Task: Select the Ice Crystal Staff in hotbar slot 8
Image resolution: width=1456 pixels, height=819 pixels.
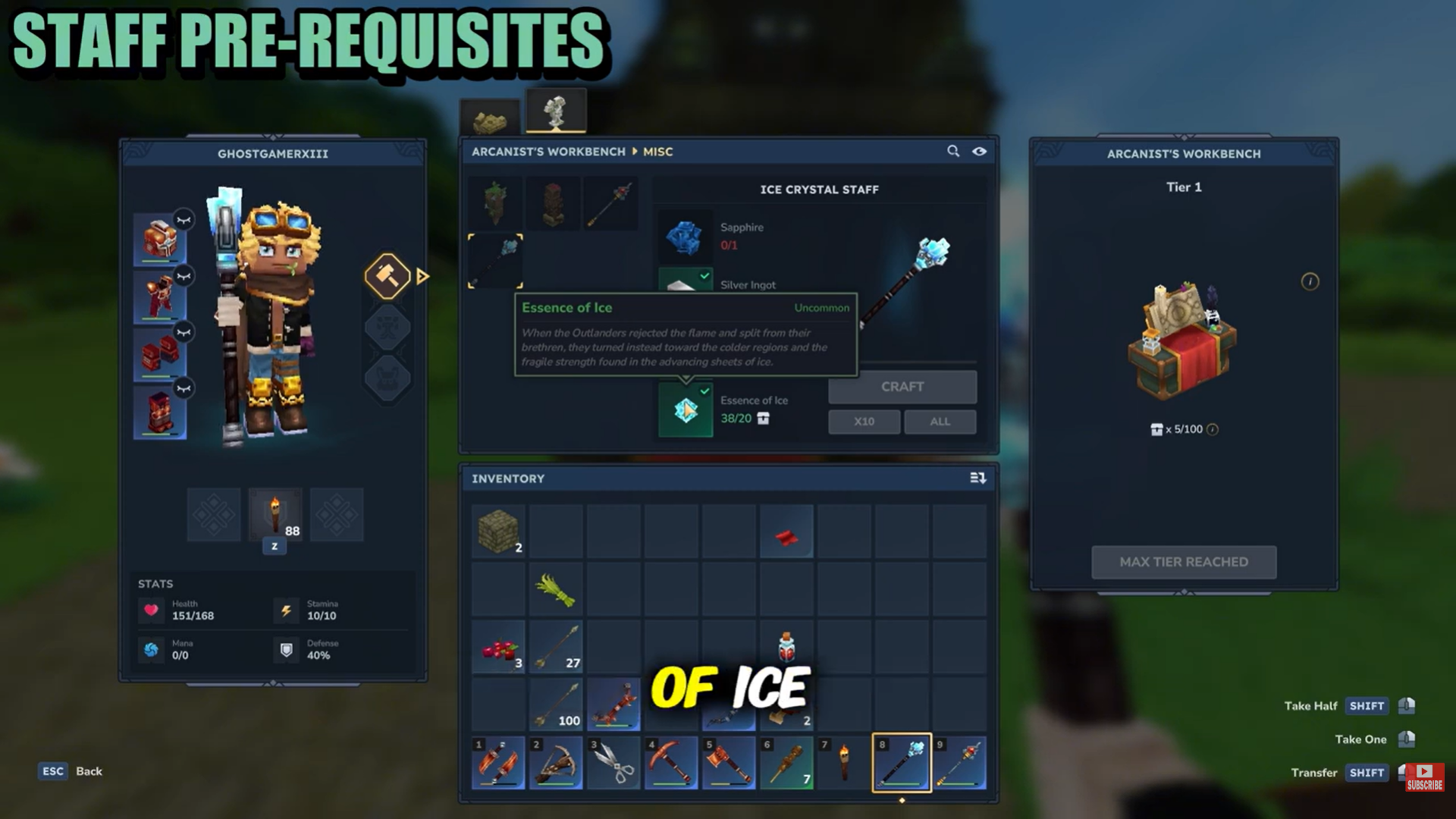Action: pyautogui.click(x=902, y=762)
